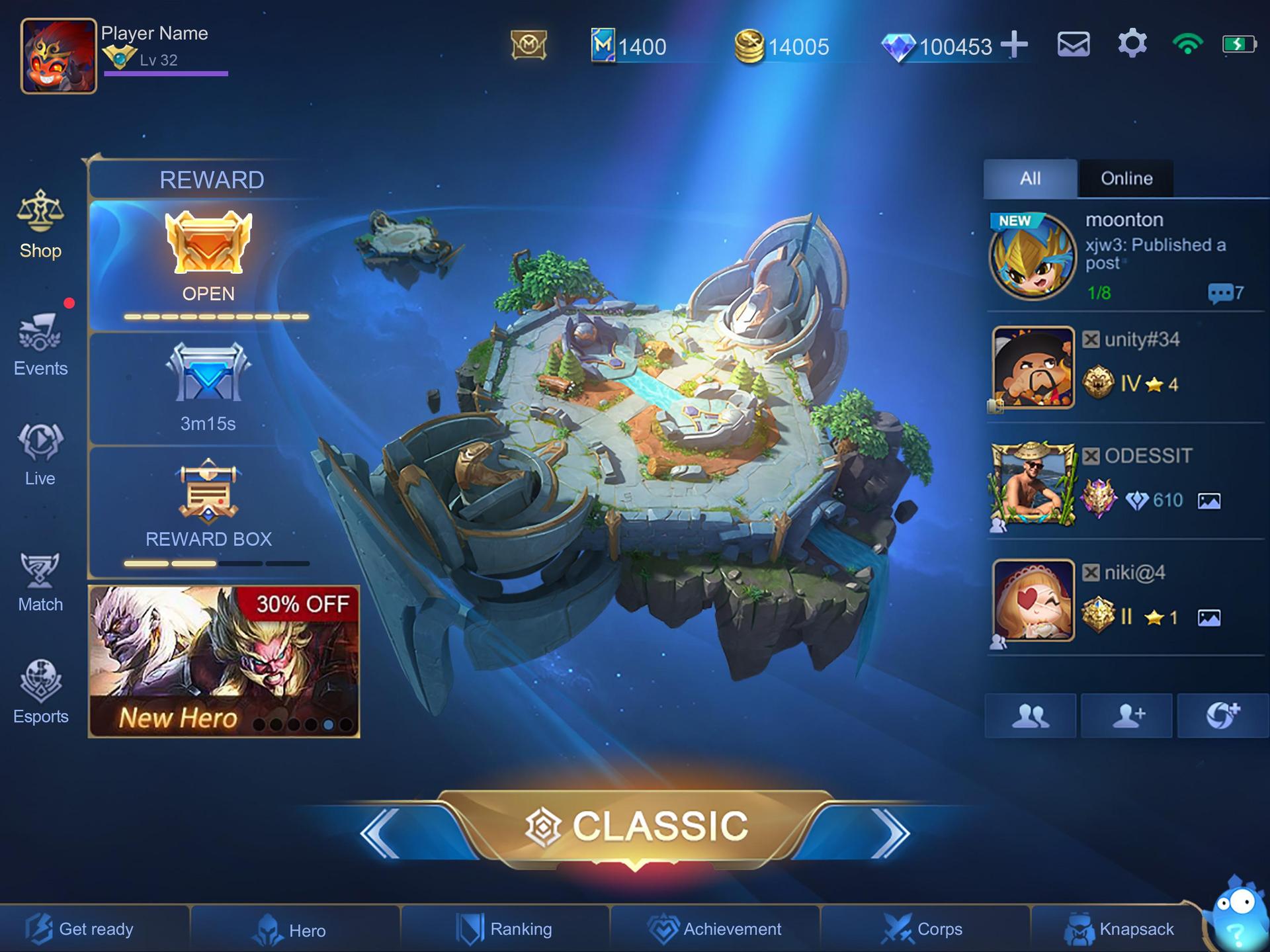
Task: Open the mailbox envelope icon
Action: 1073,45
